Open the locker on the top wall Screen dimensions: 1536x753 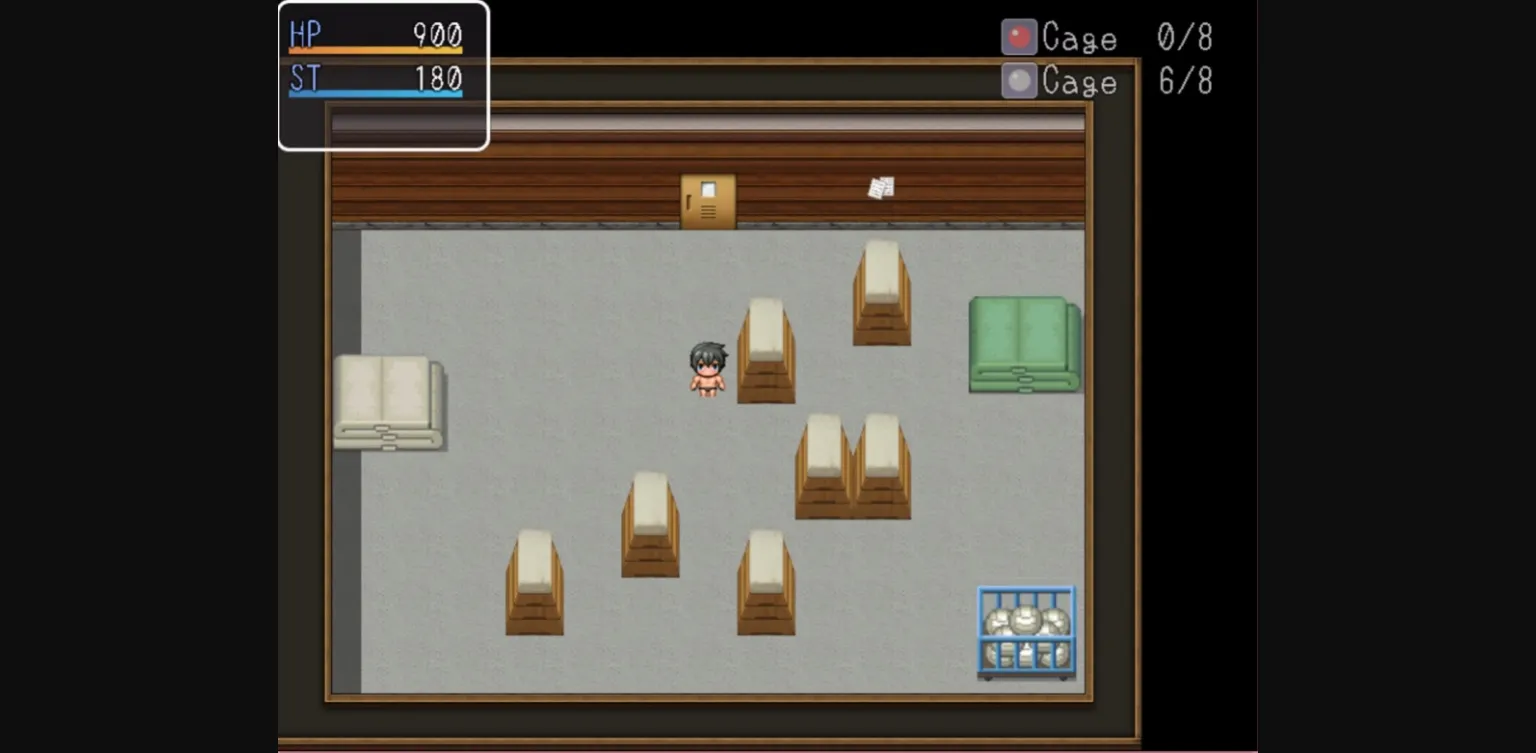click(x=709, y=198)
